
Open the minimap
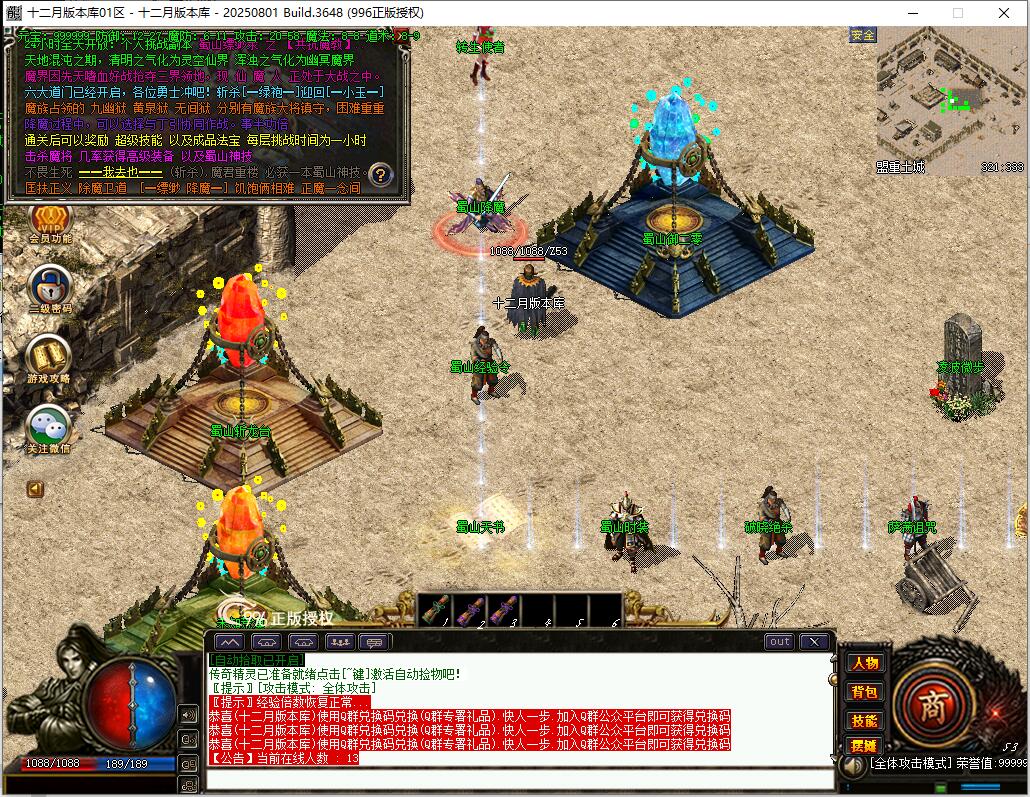click(950, 98)
